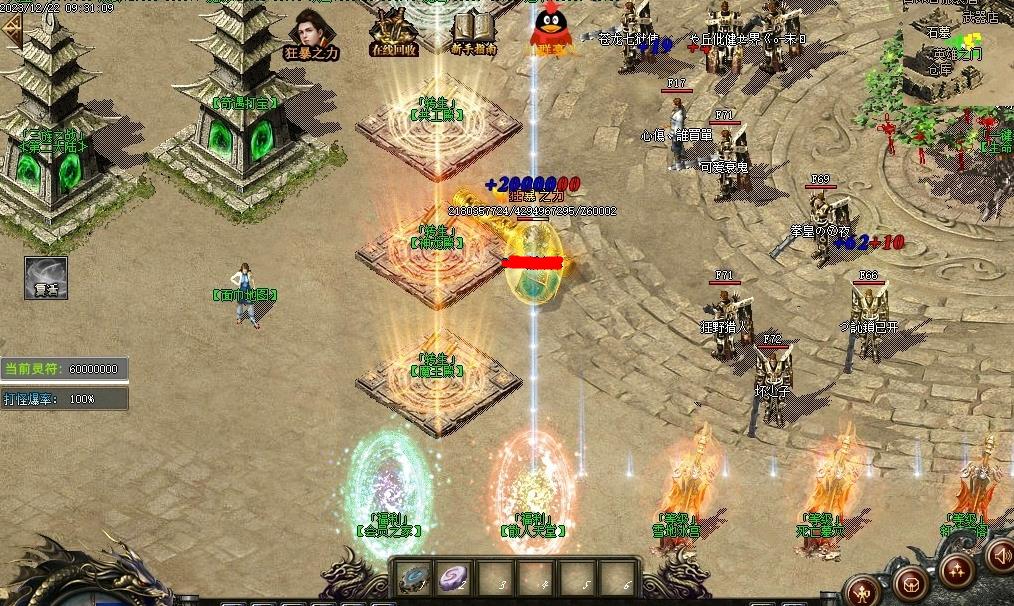1014x606 pixels.
Task: Click the 复活 revive icon
Action: click(46, 278)
